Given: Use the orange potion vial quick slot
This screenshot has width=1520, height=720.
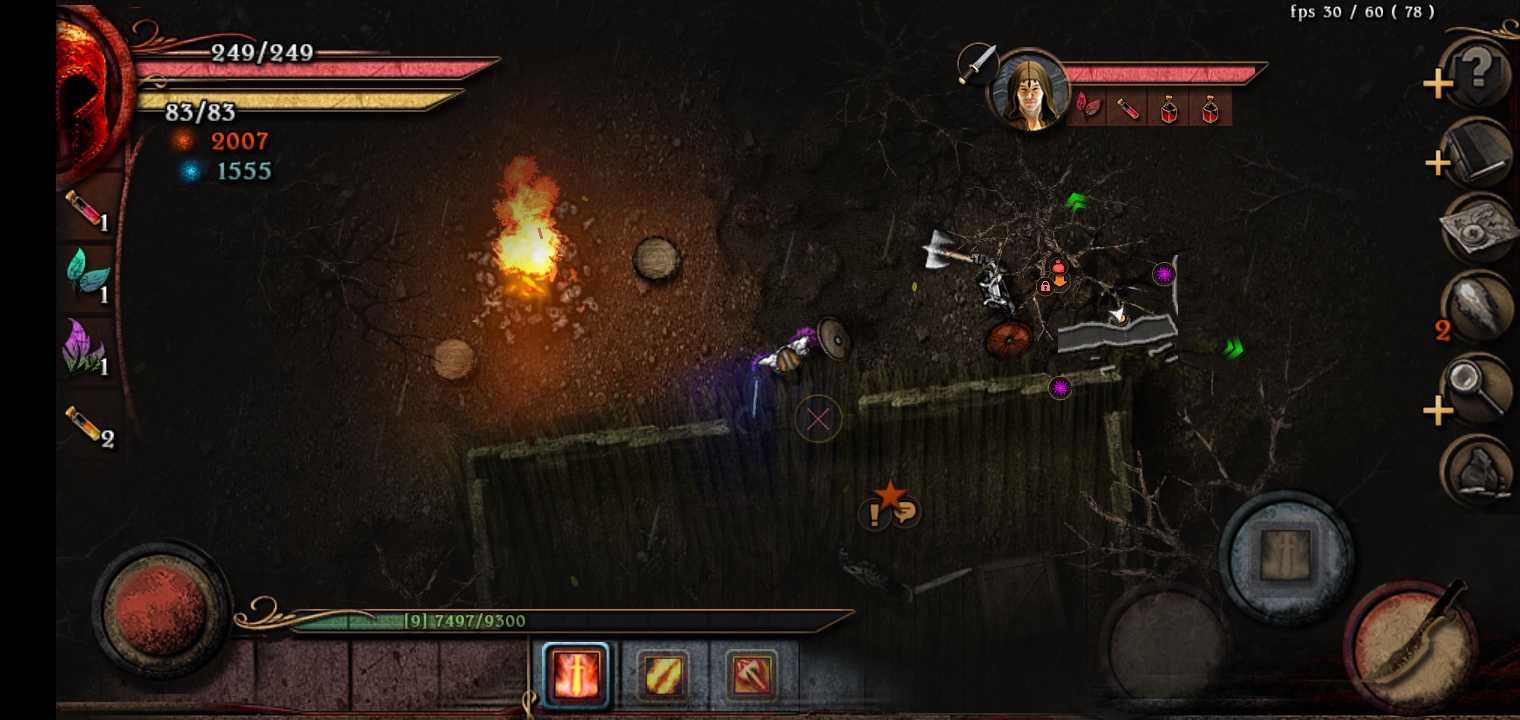Looking at the screenshot, I should point(88,424).
